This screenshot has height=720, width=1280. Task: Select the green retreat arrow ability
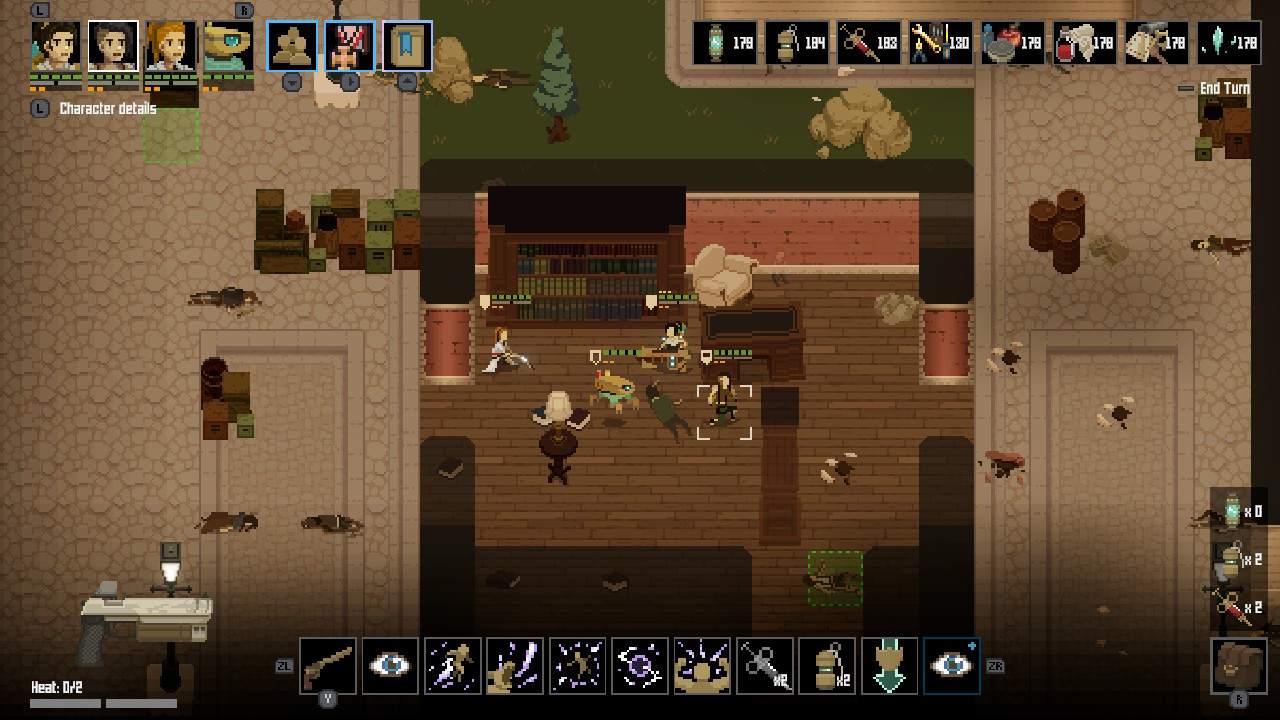[888, 666]
